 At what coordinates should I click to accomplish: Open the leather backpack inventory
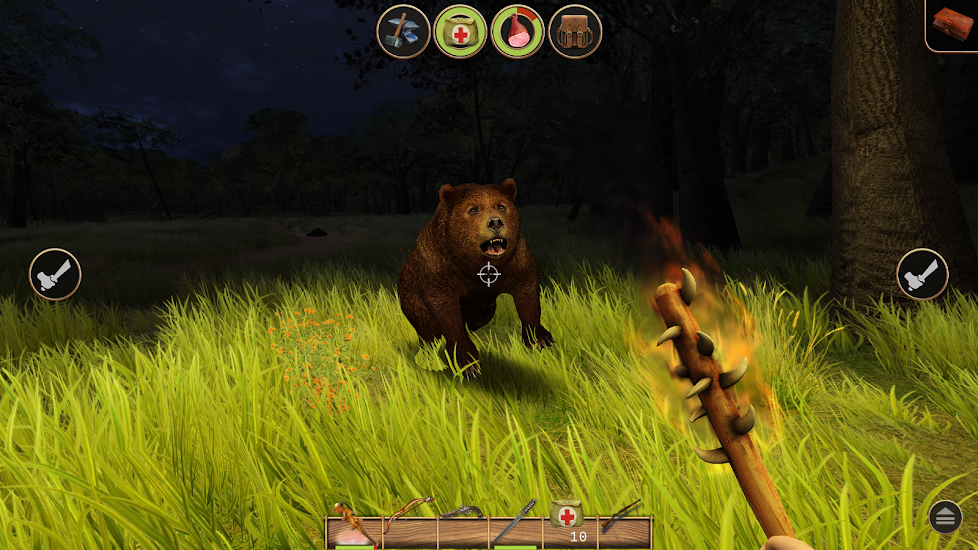point(575,31)
